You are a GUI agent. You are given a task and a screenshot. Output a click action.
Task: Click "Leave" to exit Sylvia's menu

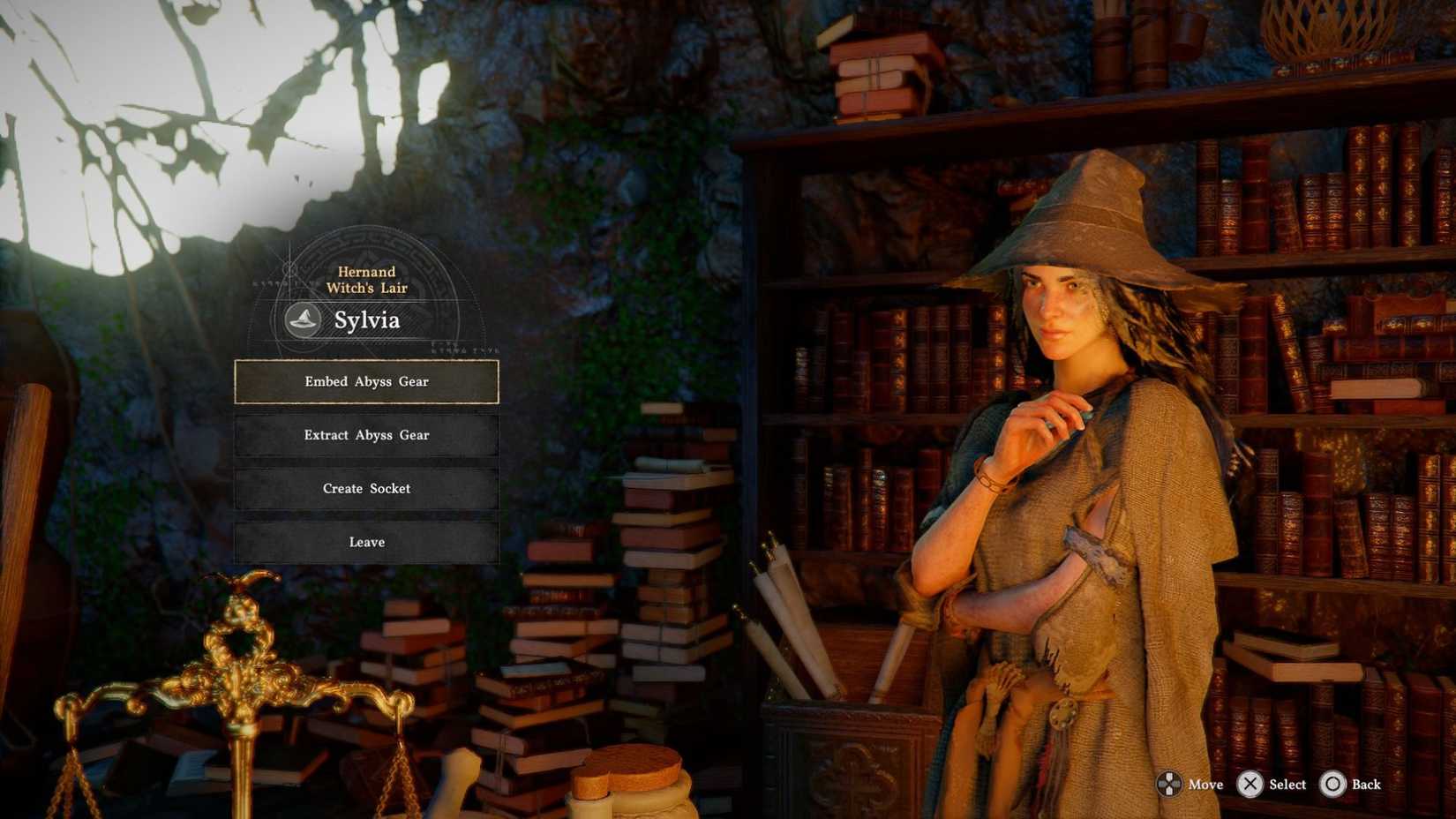(366, 542)
